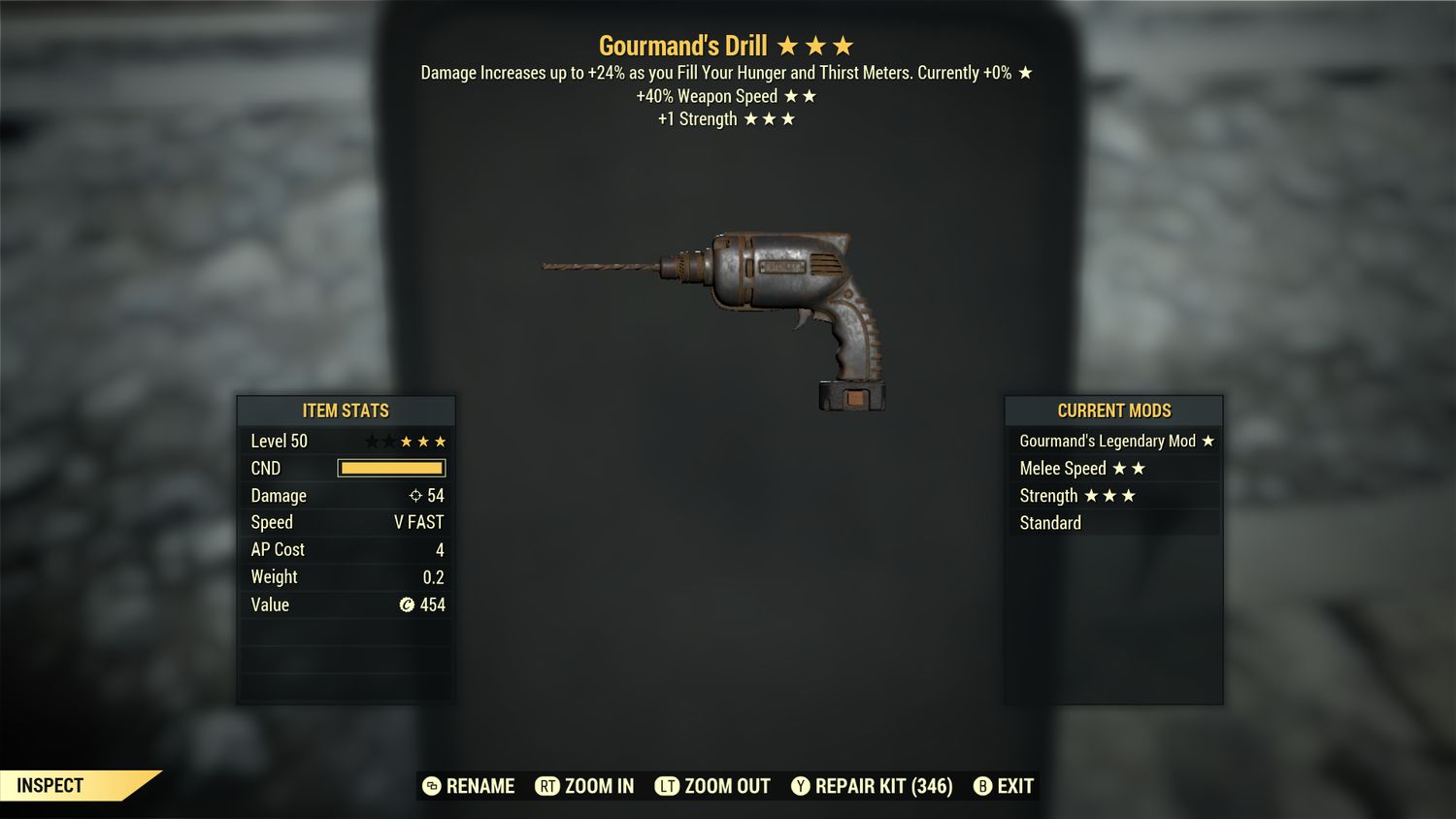
Task: Choose the Strength mod row
Action: tap(1113, 496)
